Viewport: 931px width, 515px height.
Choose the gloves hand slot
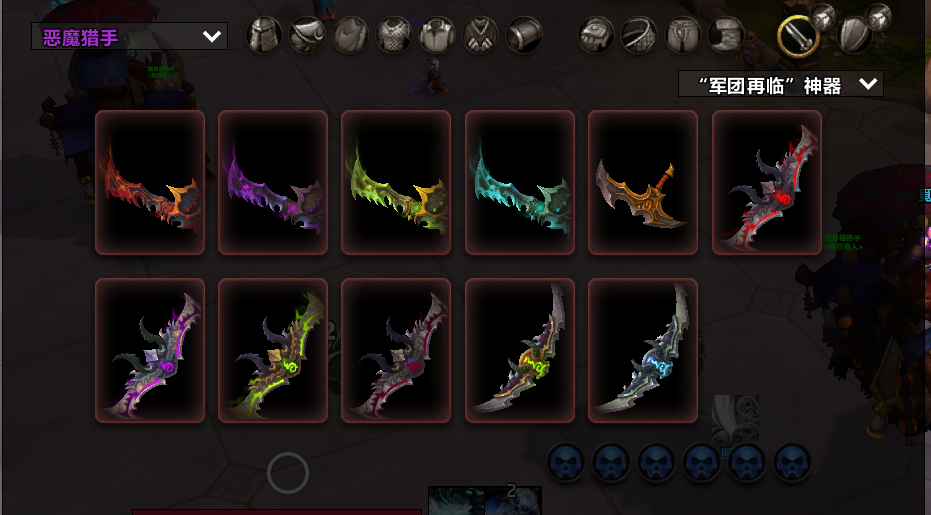point(597,35)
